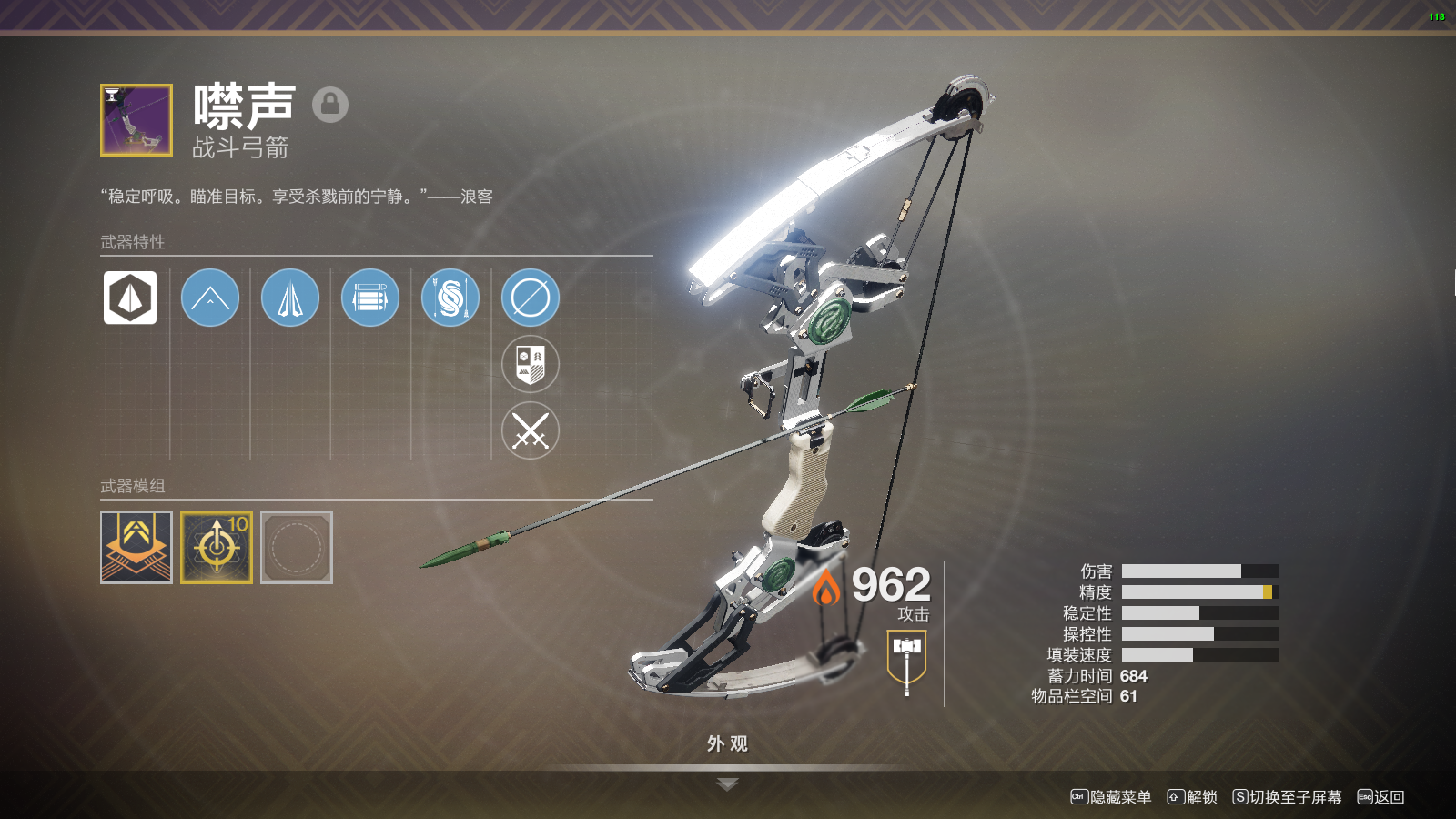
Task: Select the 噤声 bow thumbnail icon
Action: tap(136, 120)
